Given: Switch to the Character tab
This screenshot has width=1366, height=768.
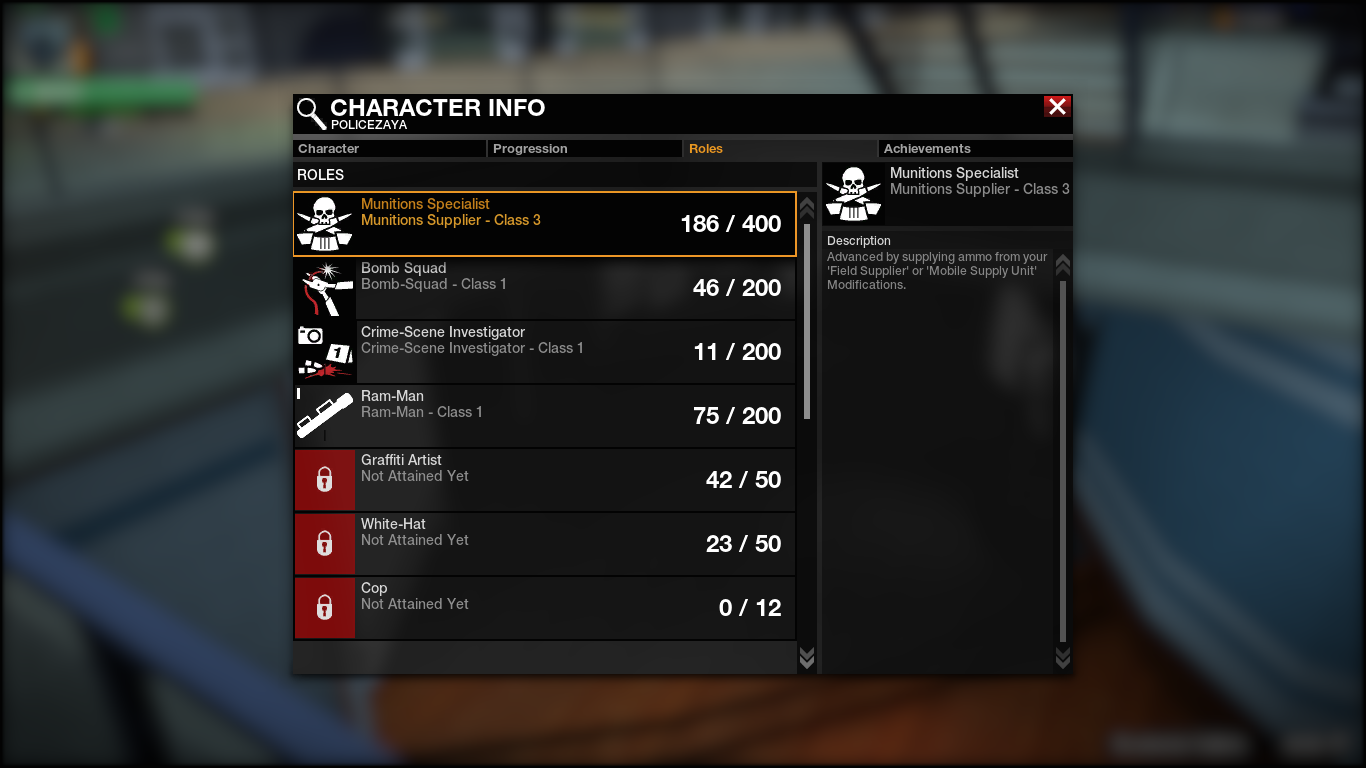Looking at the screenshot, I should (x=389, y=149).
